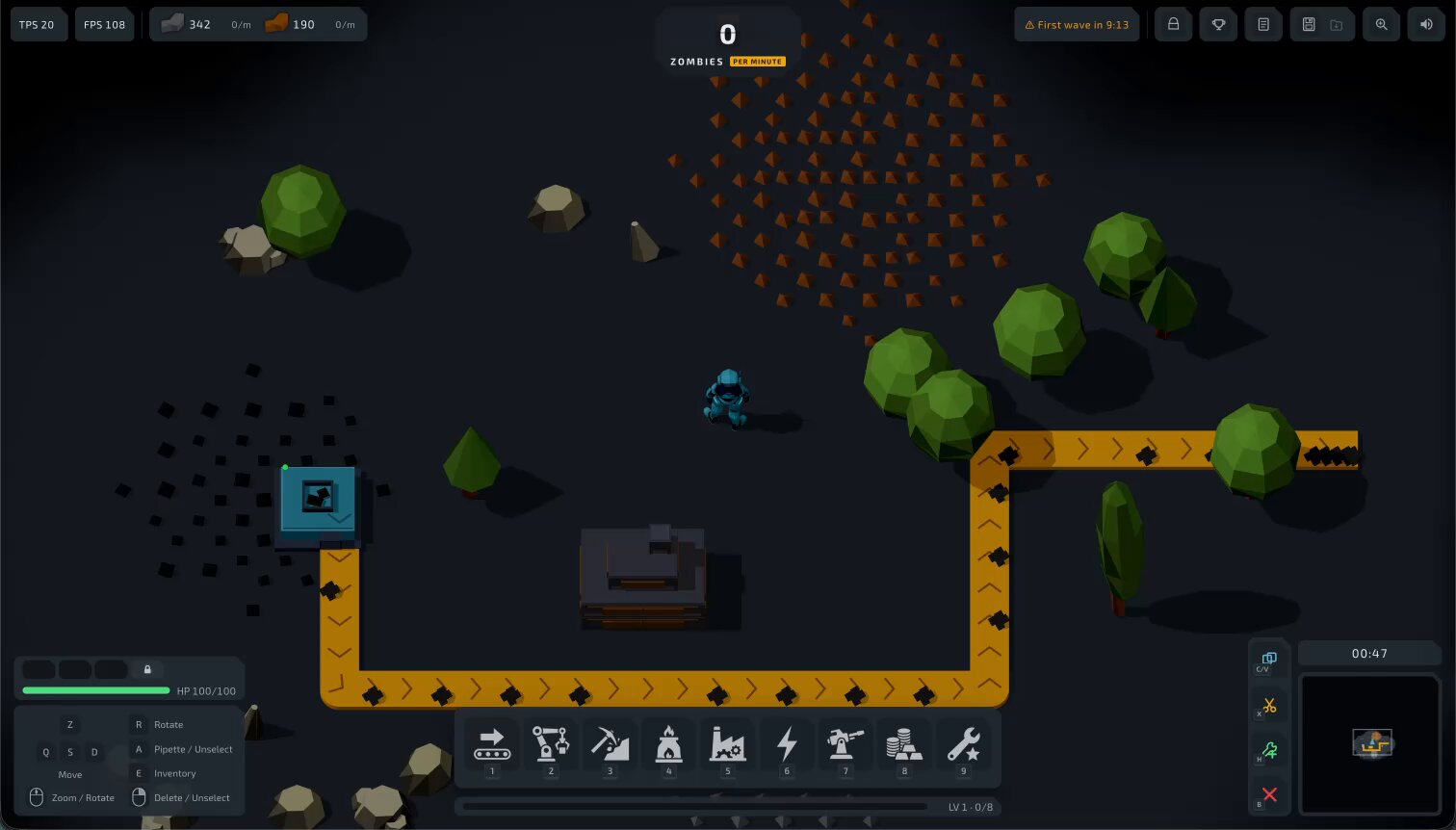
Task: Open the document notes icon
Action: (x=1263, y=25)
